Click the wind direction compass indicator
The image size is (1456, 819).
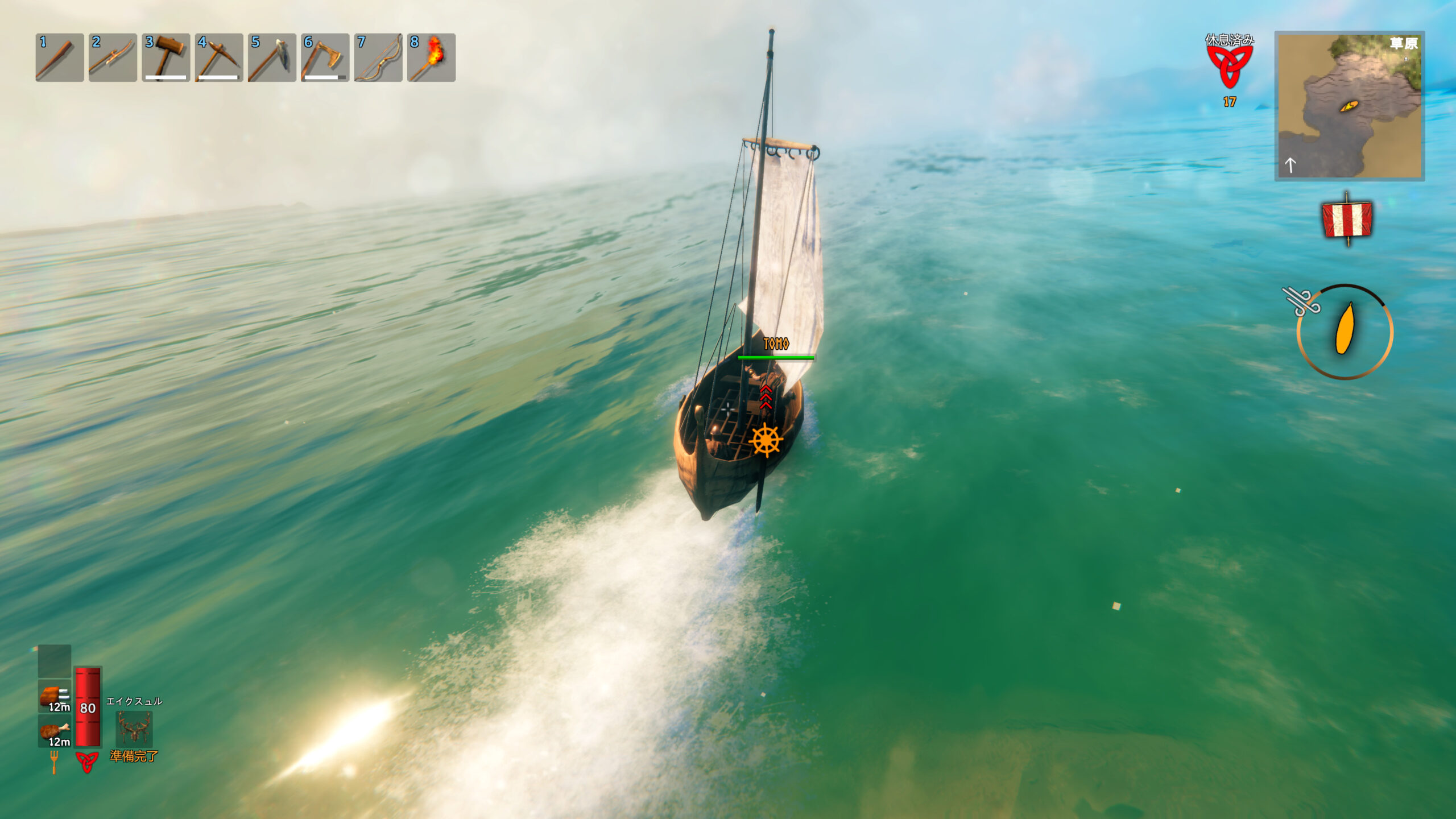click(x=1345, y=331)
